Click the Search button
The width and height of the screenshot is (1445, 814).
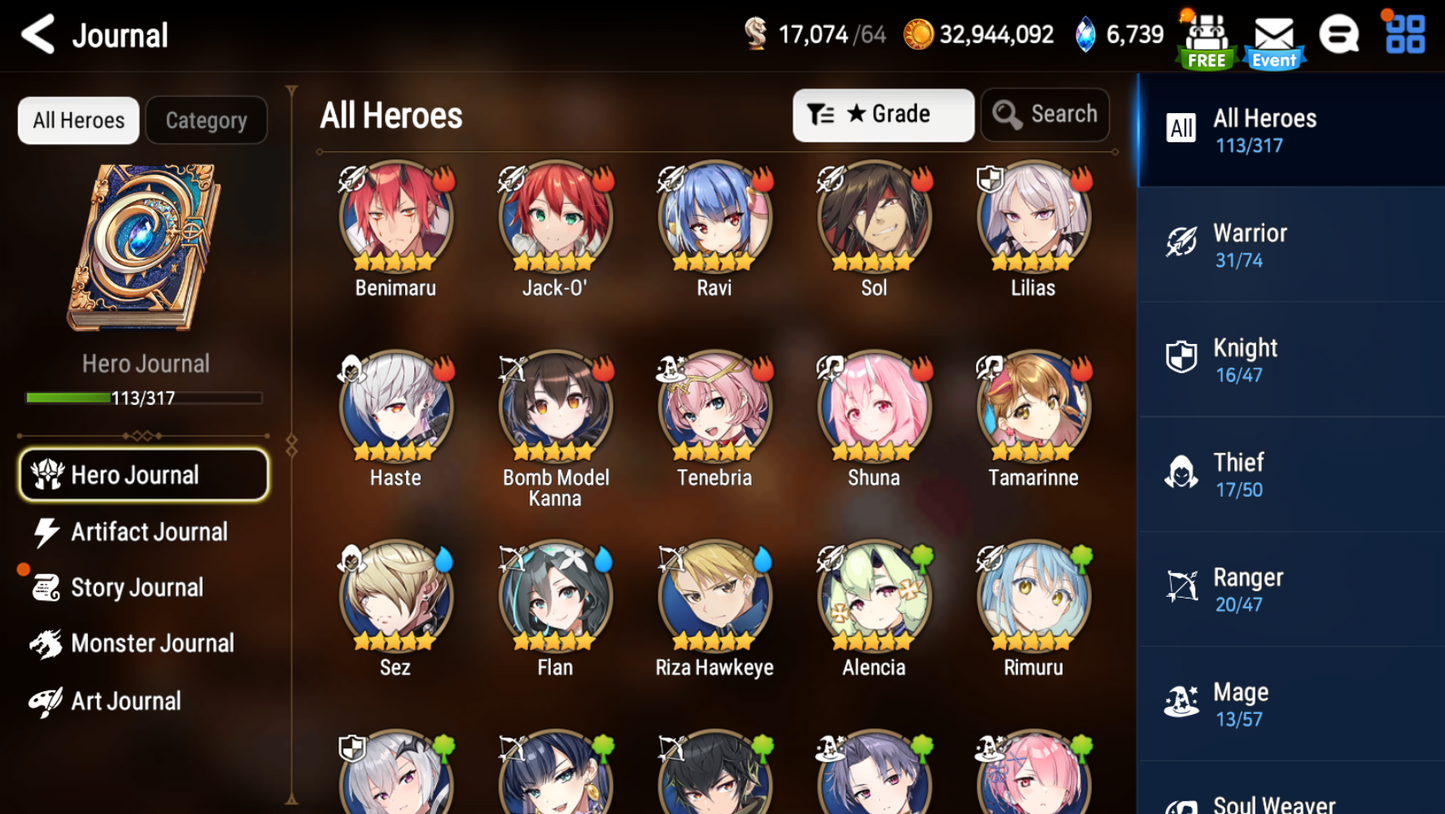coord(1045,114)
